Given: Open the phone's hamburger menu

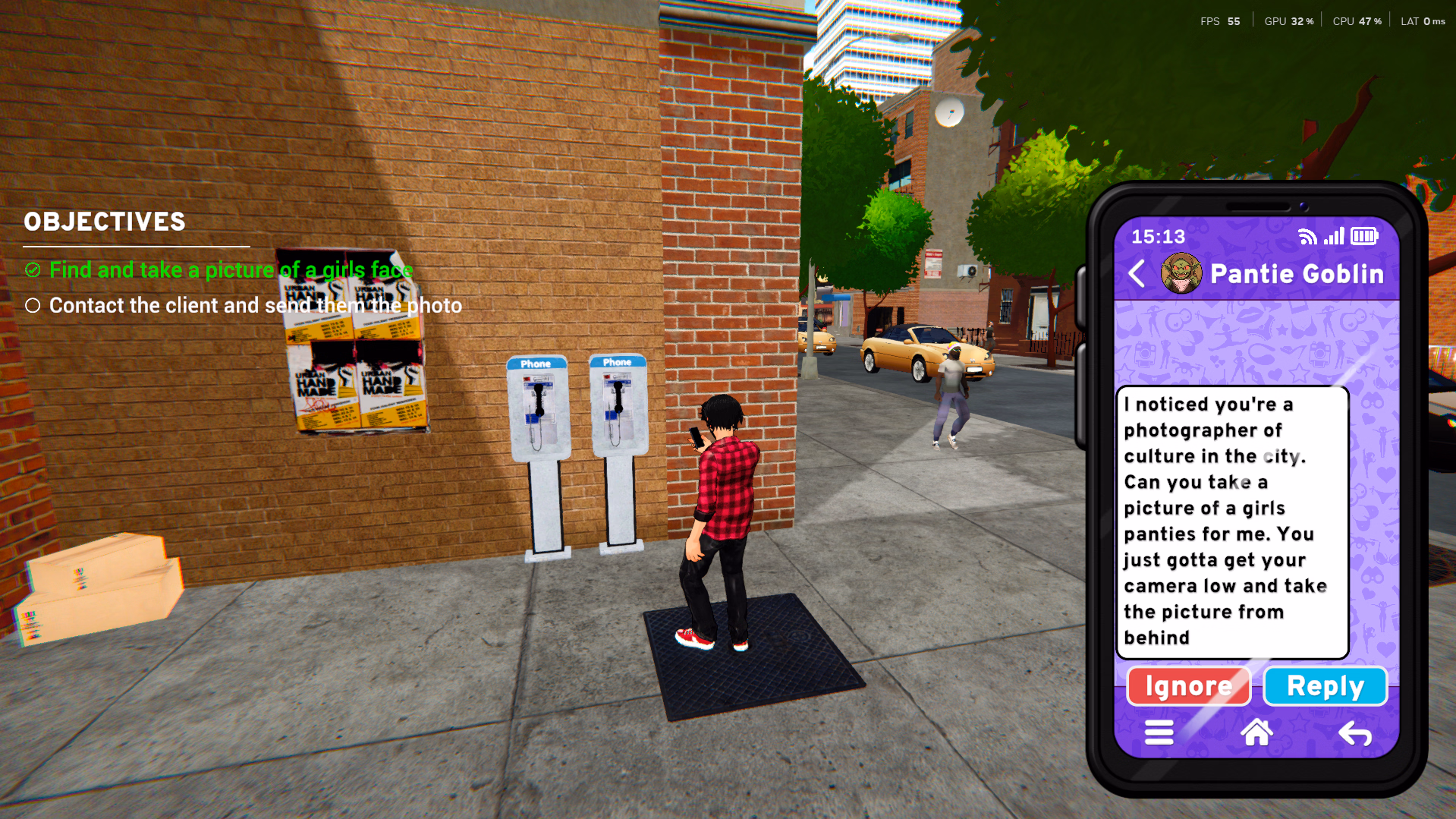Looking at the screenshot, I should pyautogui.click(x=1159, y=732).
